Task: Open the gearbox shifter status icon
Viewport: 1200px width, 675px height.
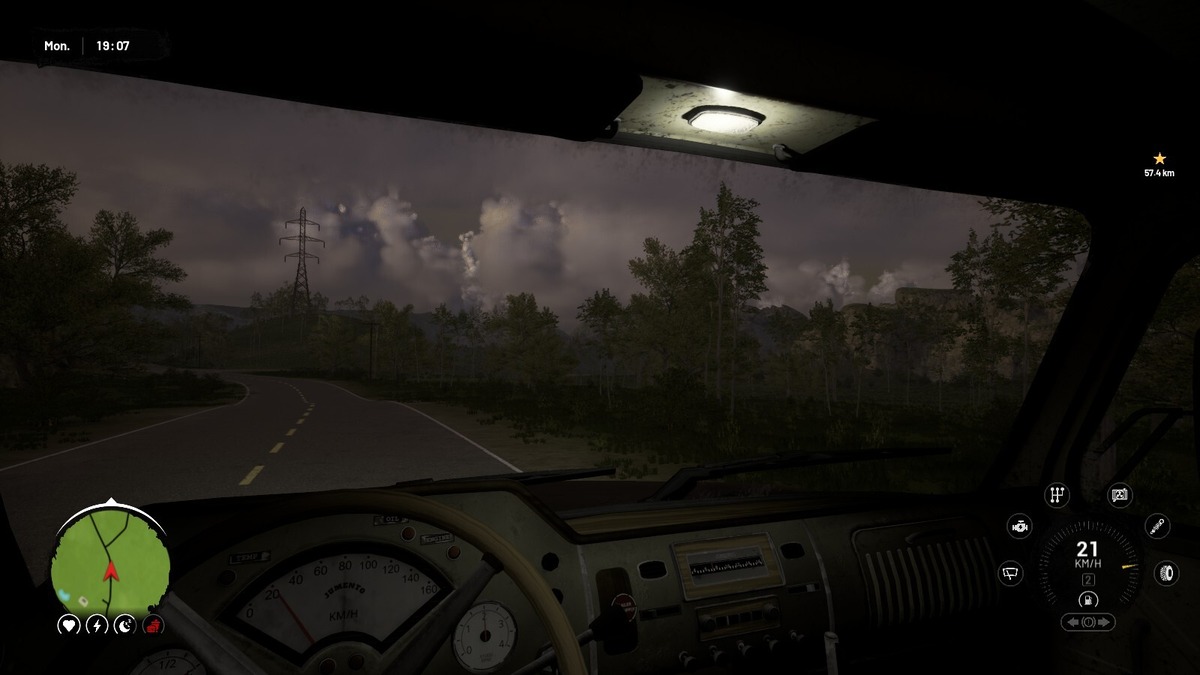Action: coord(1056,495)
